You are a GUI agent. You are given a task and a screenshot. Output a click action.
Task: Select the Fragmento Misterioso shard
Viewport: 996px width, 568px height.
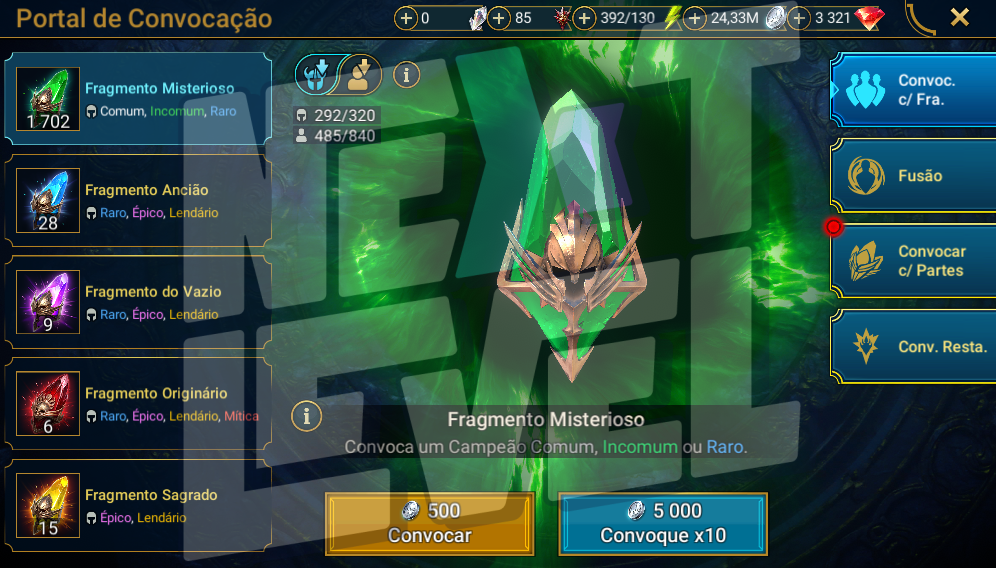coord(138,100)
